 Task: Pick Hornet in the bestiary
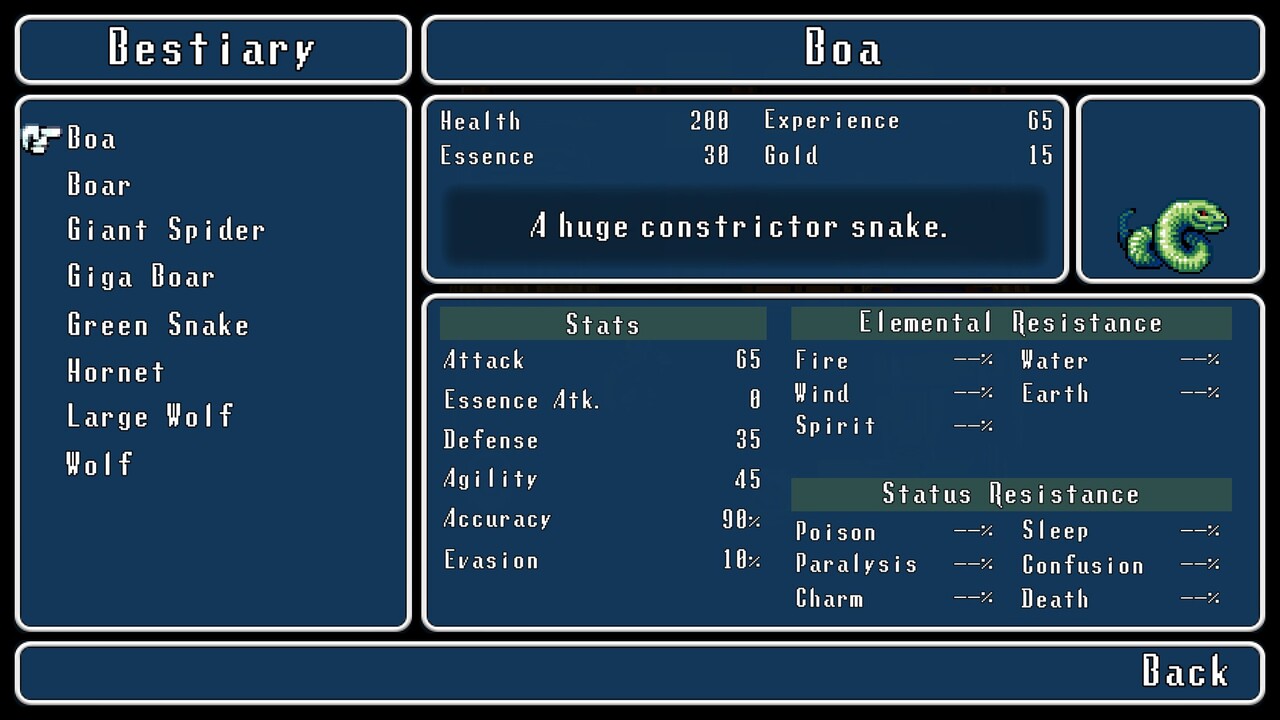[x=116, y=372]
